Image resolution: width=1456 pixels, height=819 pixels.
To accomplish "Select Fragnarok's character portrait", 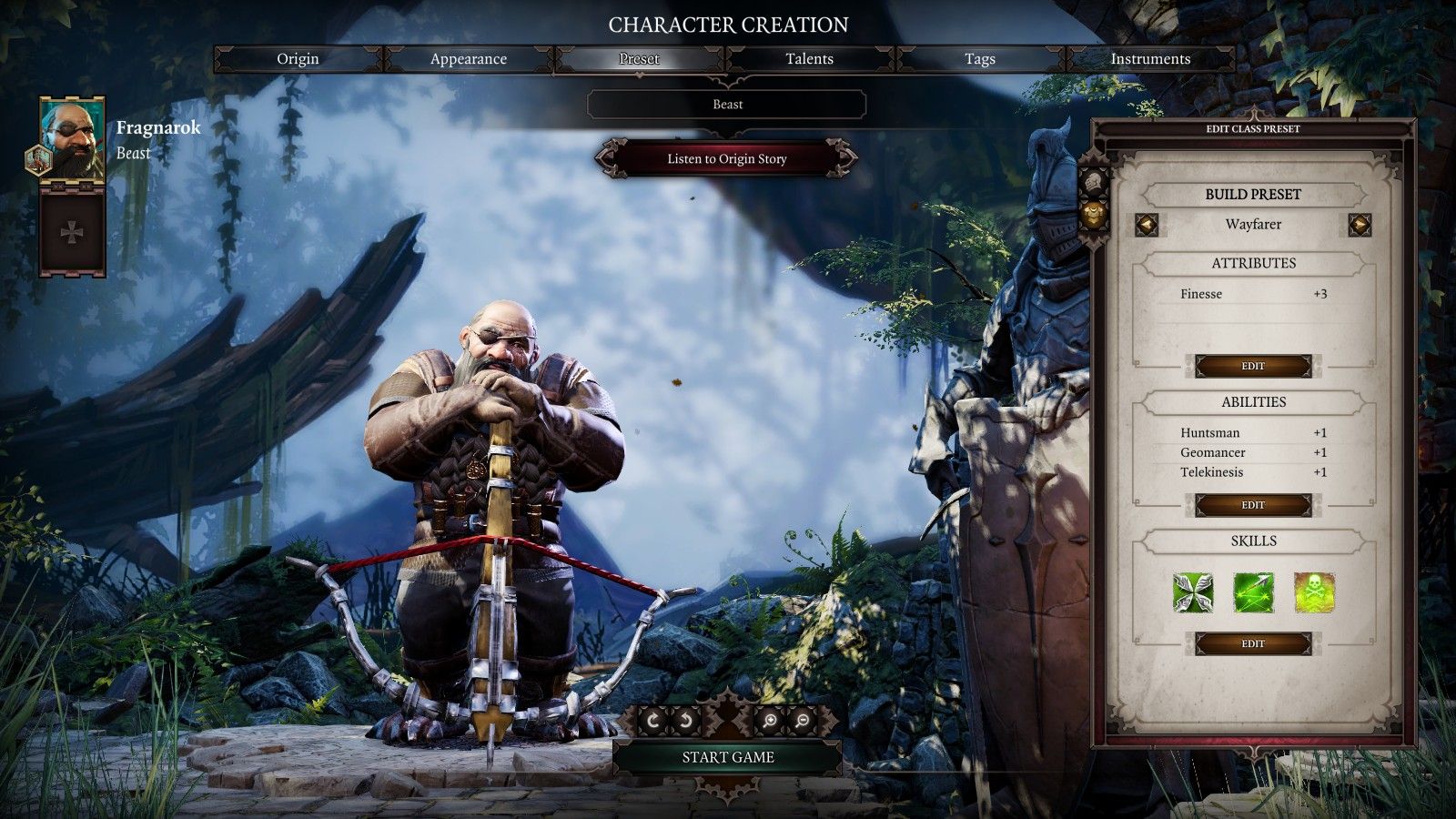I will pos(72,139).
